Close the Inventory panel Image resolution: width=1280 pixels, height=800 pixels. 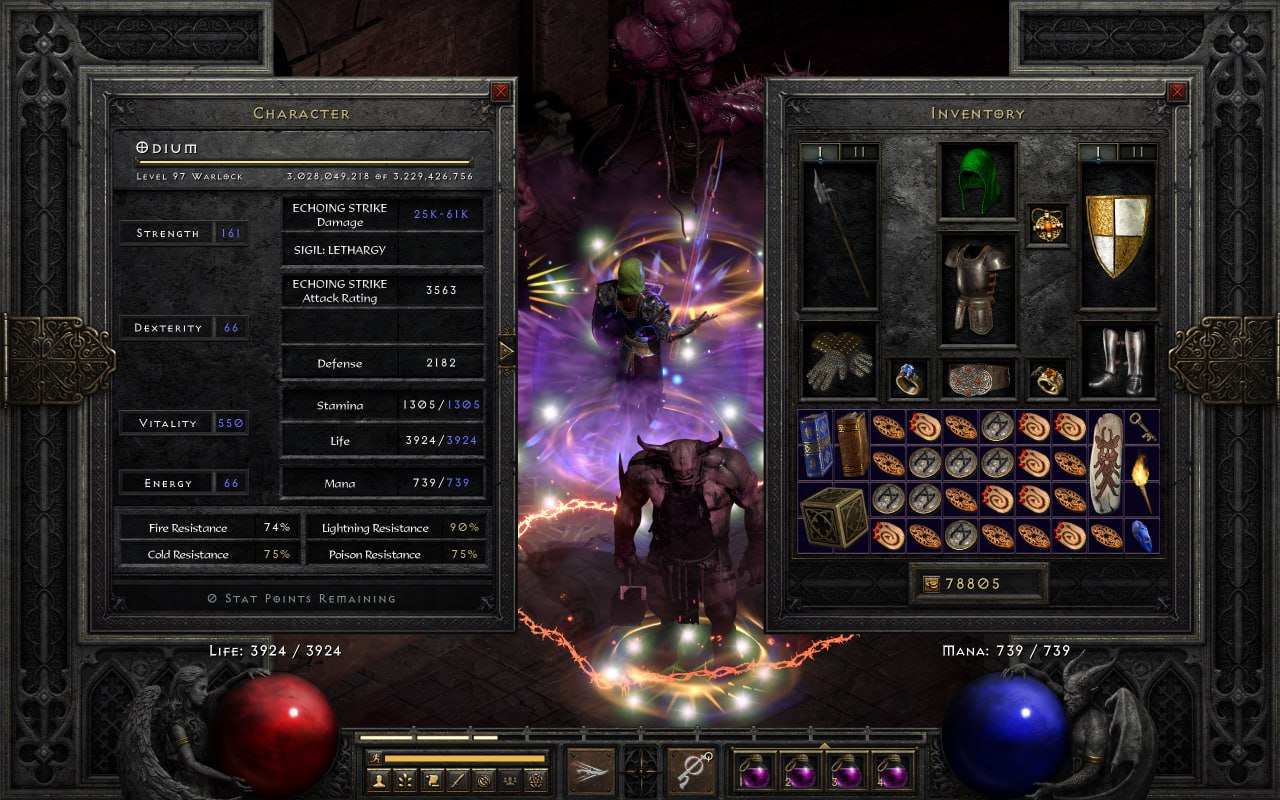1176,92
